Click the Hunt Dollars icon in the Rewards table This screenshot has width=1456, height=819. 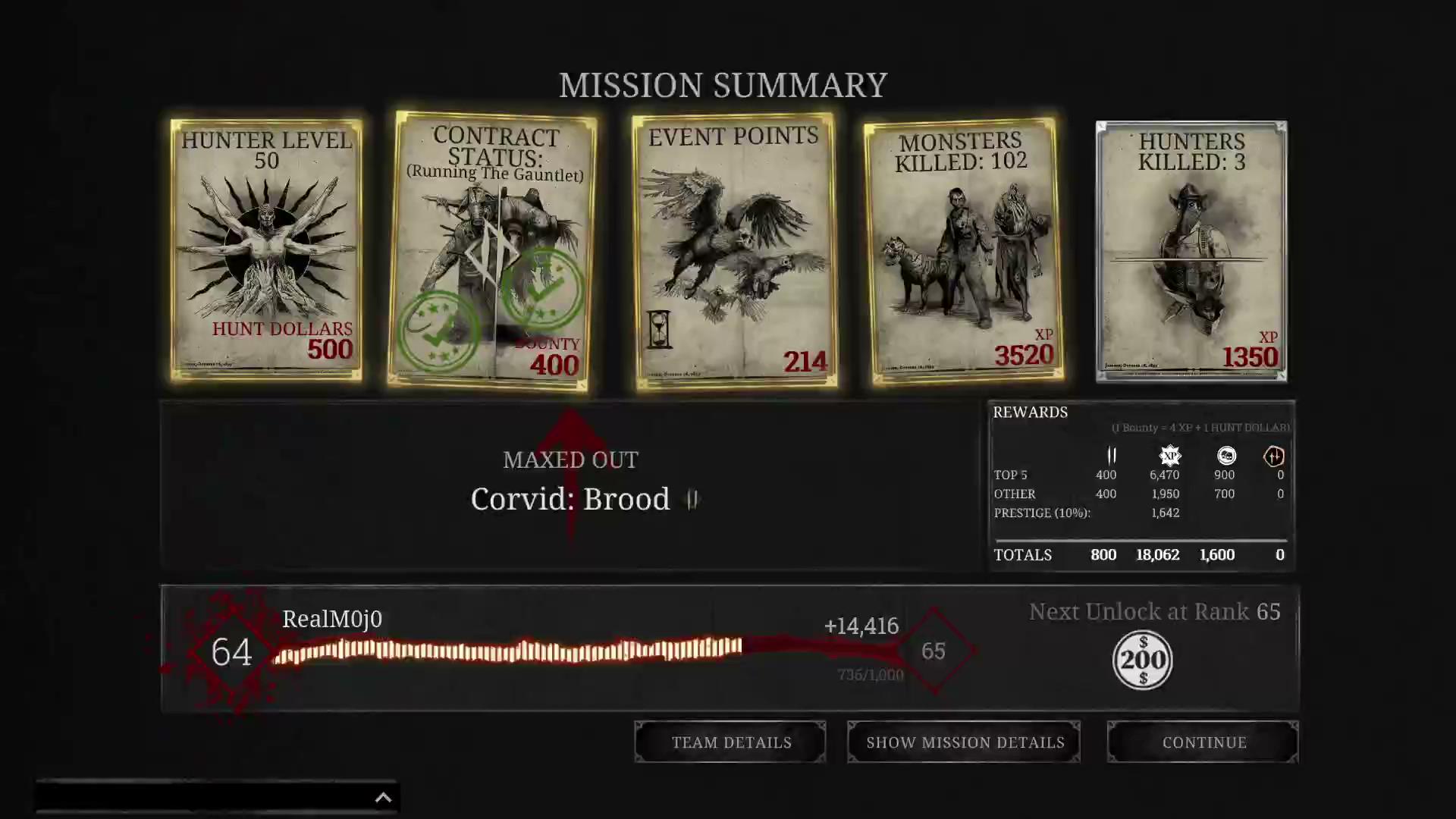click(1110, 456)
